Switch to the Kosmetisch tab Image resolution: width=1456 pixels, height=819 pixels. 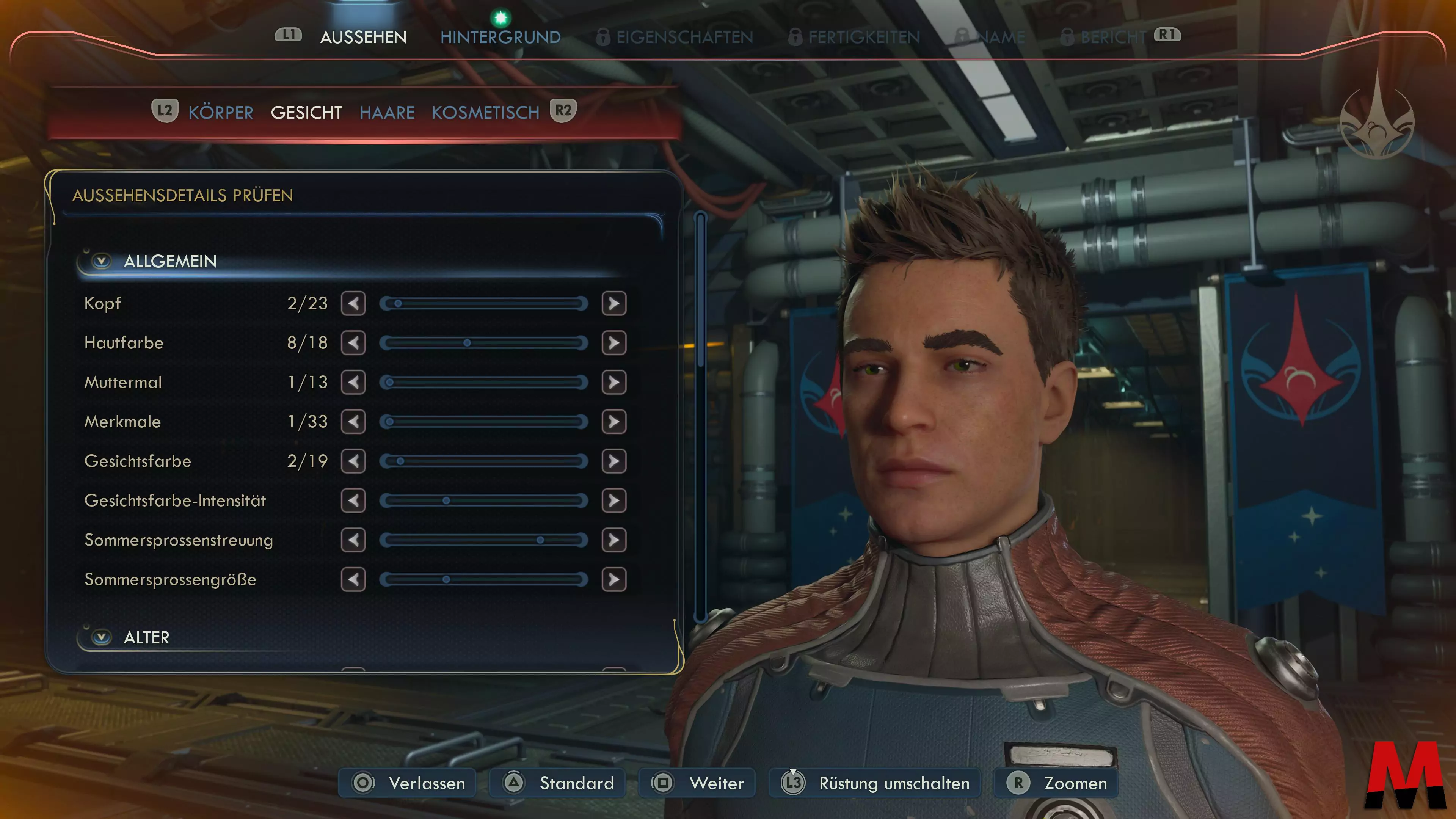click(485, 113)
